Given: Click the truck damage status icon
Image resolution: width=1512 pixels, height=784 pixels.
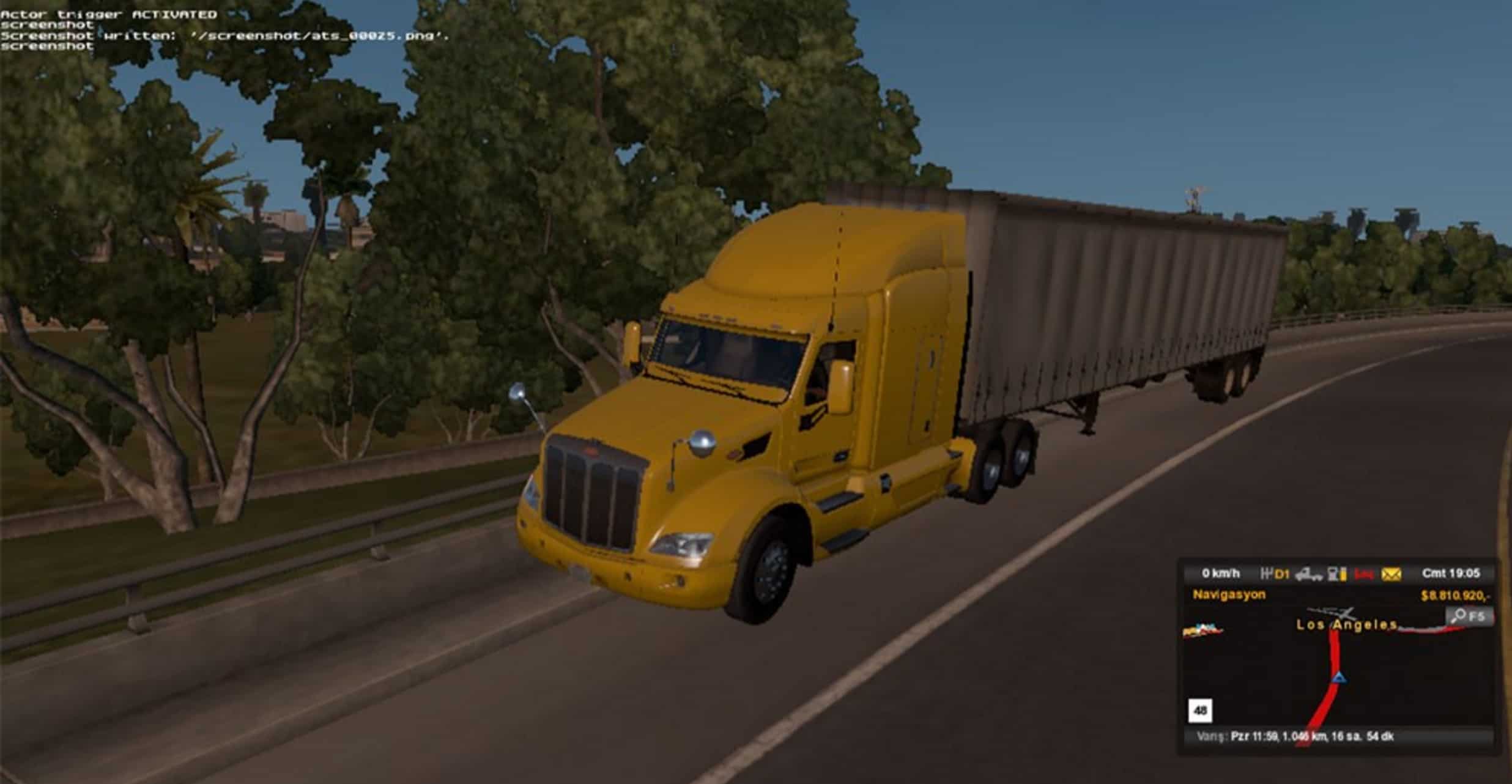Looking at the screenshot, I should pyautogui.click(x=1308, y=574).
